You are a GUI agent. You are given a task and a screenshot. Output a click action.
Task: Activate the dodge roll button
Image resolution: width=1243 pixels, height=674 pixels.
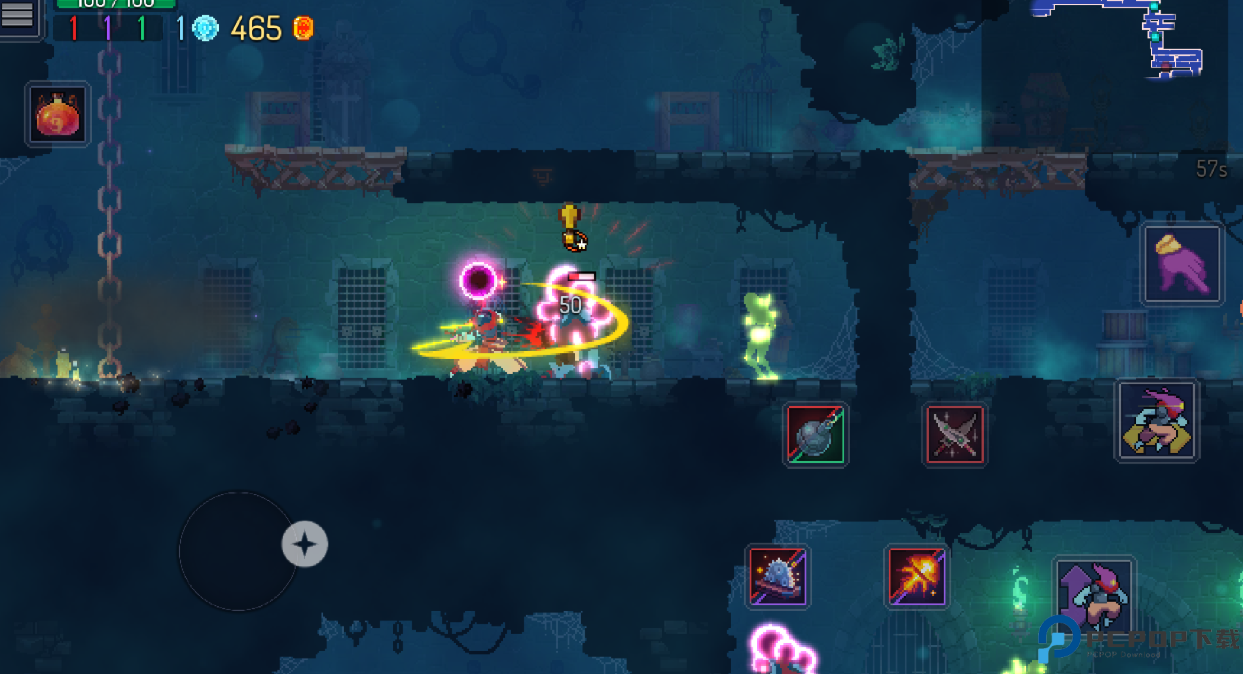1157,420
